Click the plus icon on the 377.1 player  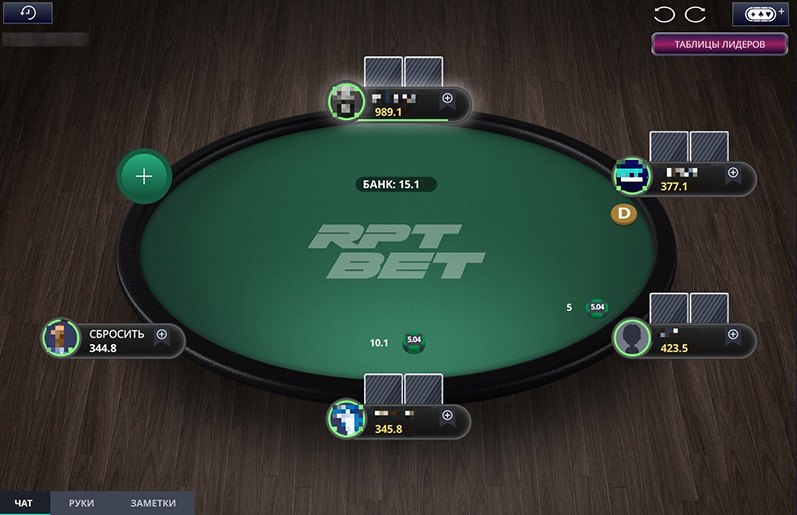pos(733,172)
